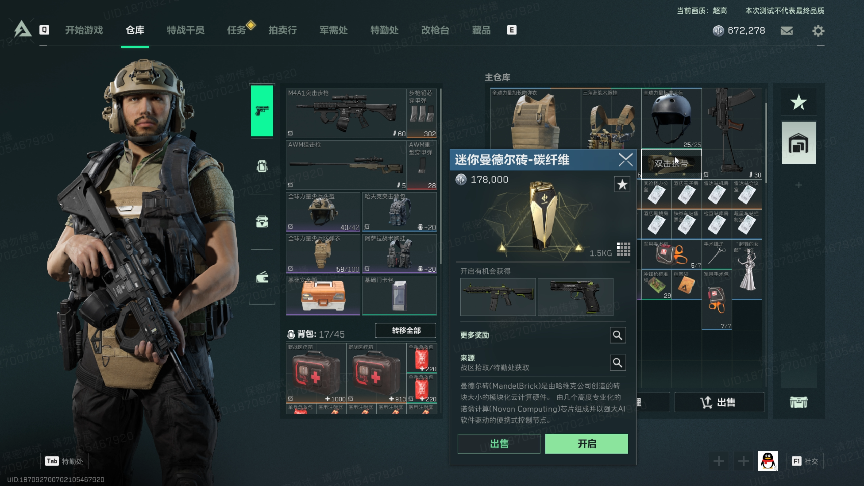This screenshot has width=864, height=486.
Task: Click the QQ penguin icon
Action: coord(767,461)
